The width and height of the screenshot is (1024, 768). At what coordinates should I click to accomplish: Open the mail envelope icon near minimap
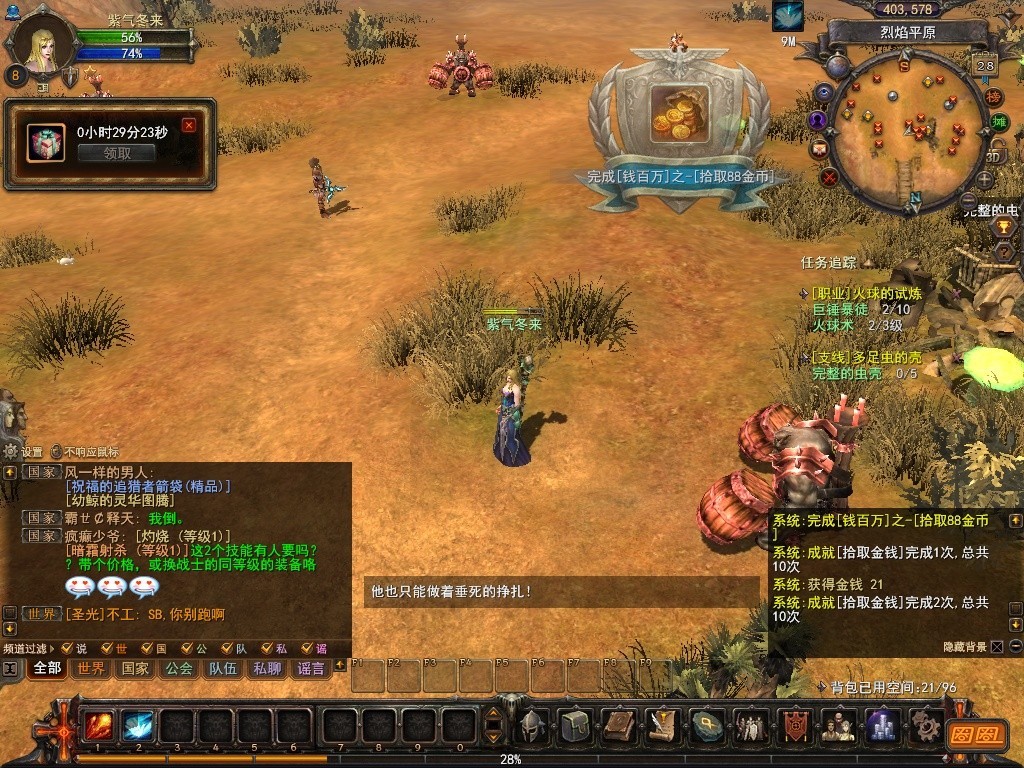click(x=819, y=149)
